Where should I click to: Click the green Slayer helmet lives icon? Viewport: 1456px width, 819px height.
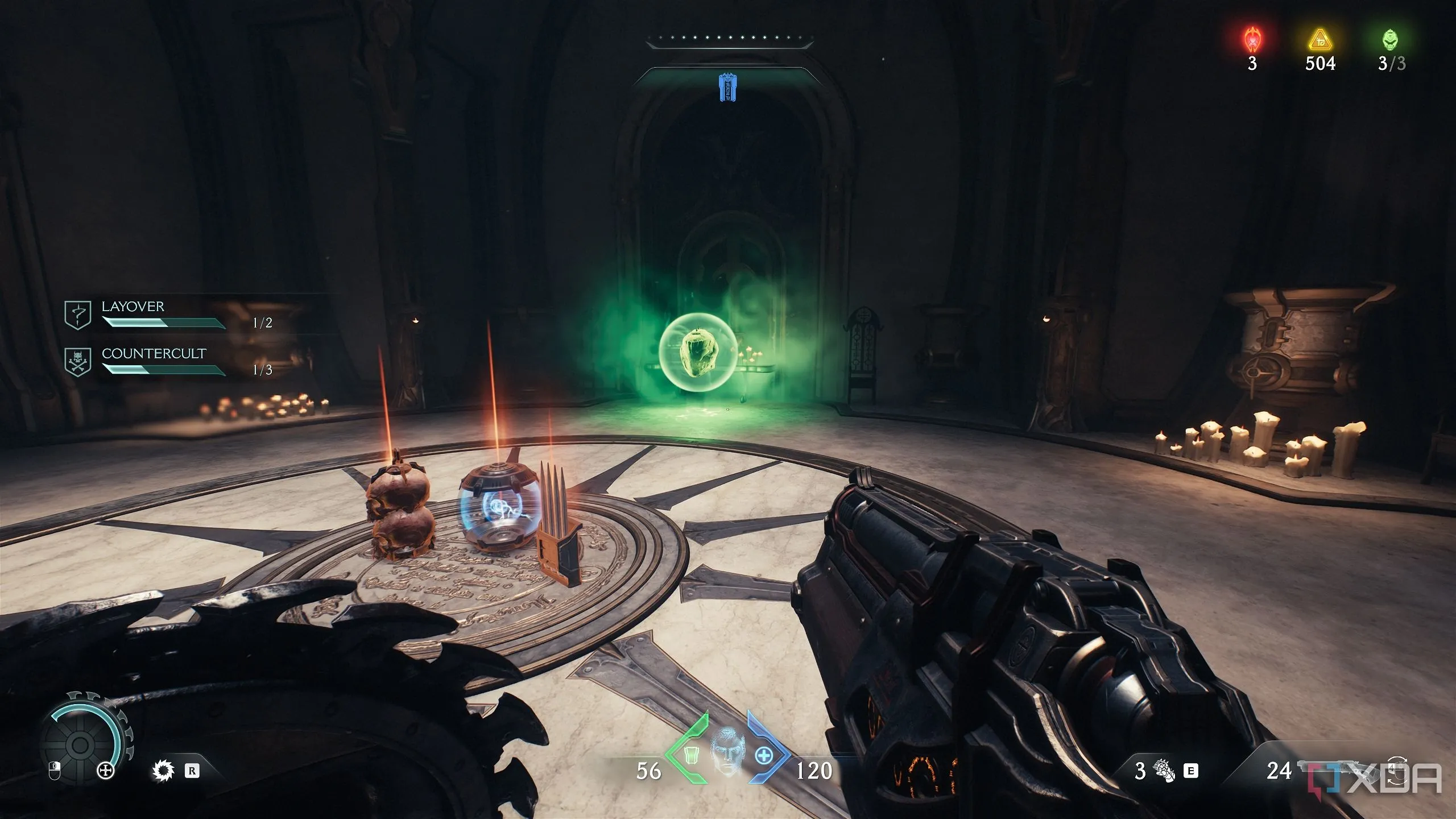pos(1391,40)
